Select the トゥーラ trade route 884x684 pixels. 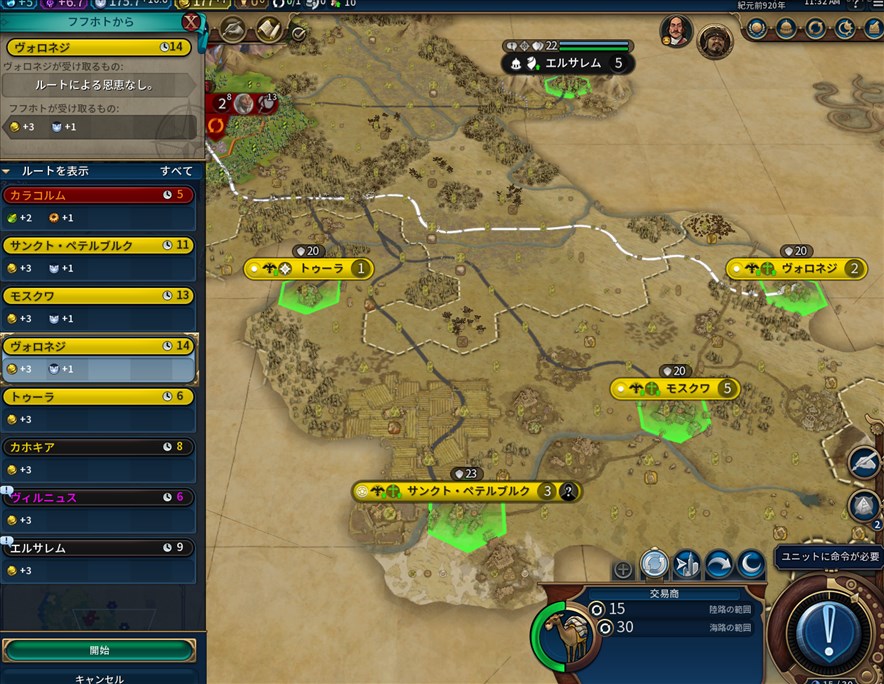[x=98, y=397]
